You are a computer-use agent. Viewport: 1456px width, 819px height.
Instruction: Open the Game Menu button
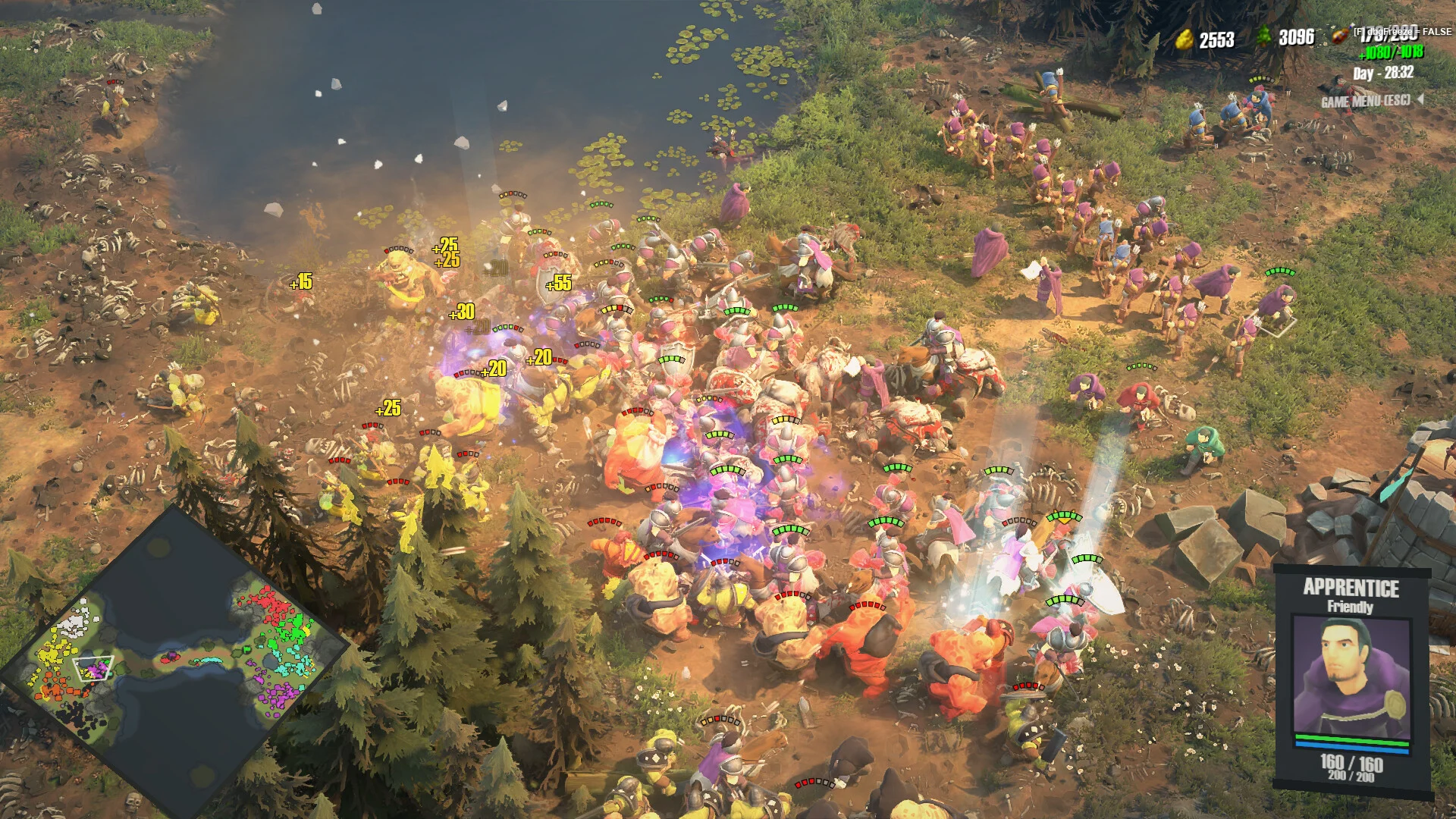coord(1367,101)
